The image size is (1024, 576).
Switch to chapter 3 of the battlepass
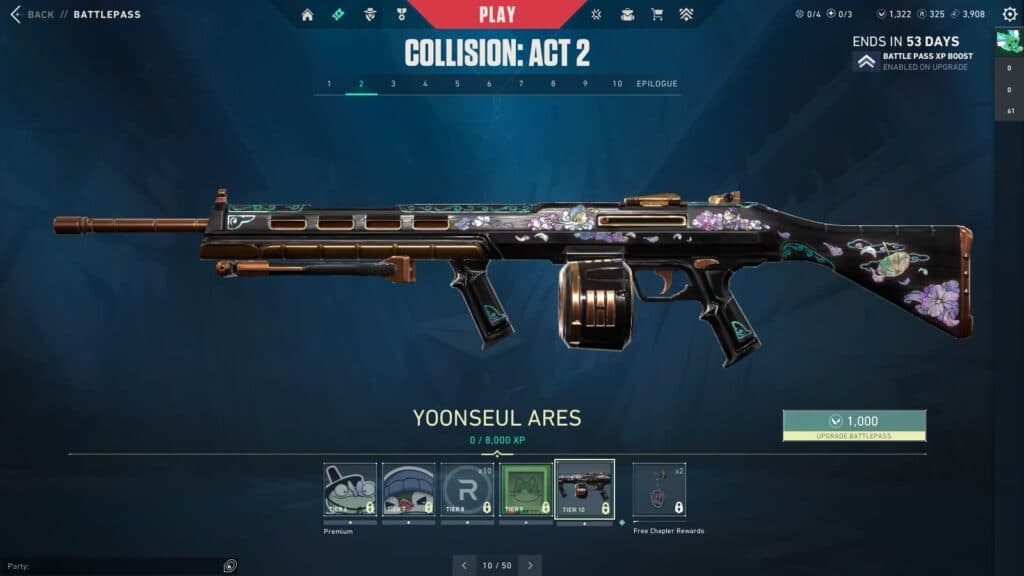tap(393, 84)
